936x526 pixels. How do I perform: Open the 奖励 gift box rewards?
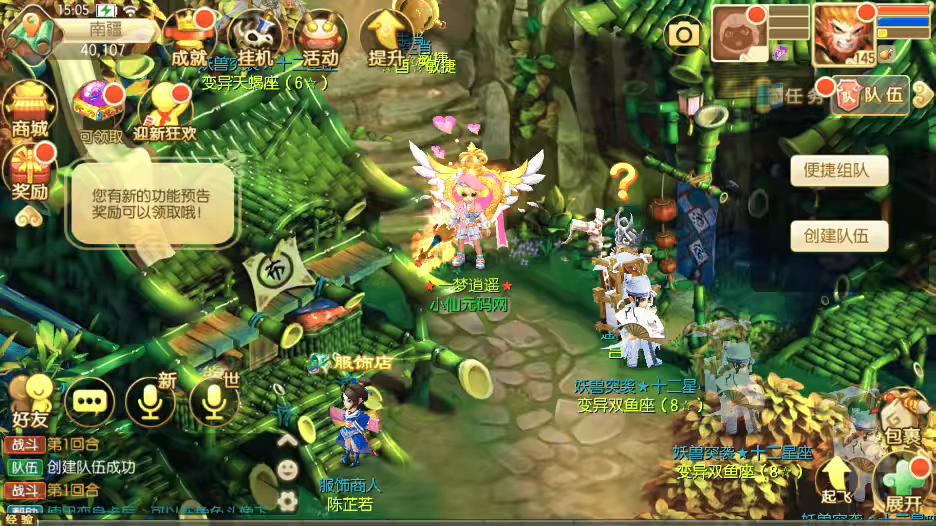pyautogui.click(x=30, y=172)
